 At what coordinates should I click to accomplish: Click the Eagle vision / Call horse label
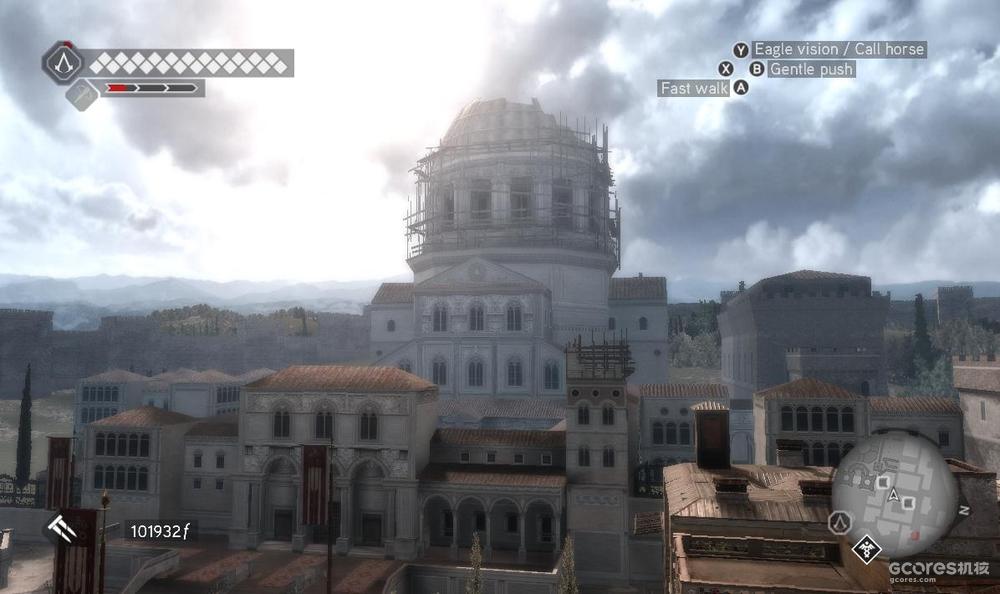point(838,49)
